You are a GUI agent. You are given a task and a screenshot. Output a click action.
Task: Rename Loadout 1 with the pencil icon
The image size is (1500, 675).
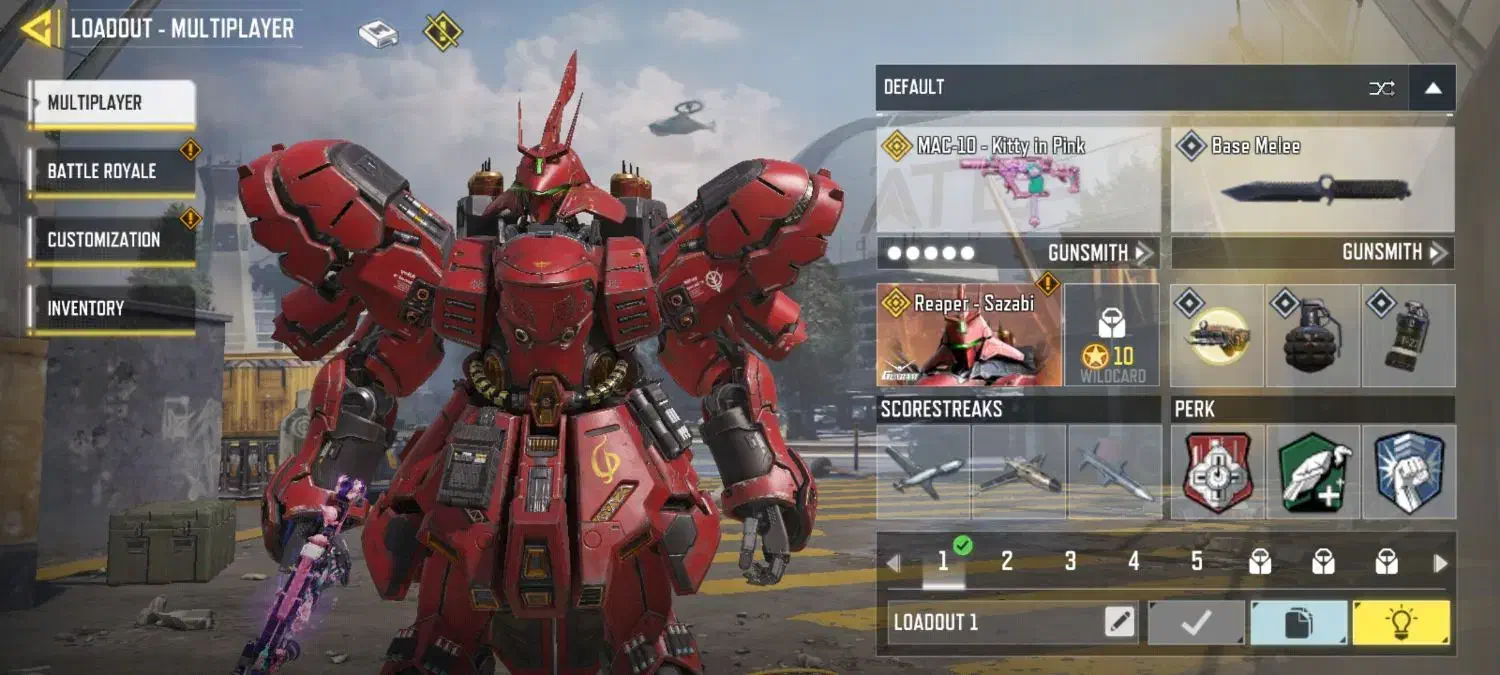click(1120, 623)
